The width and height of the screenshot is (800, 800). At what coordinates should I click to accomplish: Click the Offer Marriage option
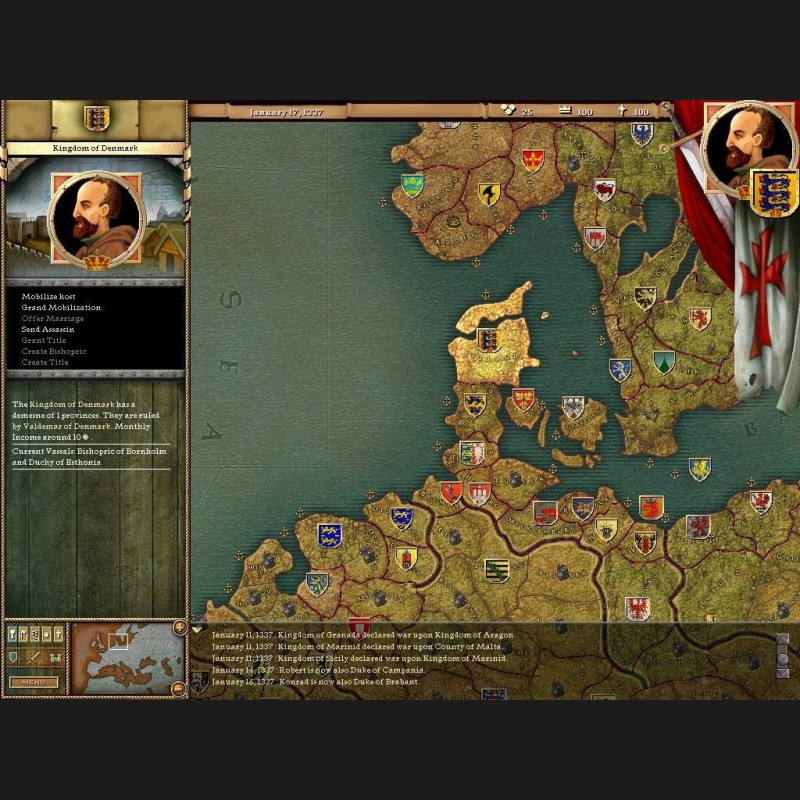[53, 318]
